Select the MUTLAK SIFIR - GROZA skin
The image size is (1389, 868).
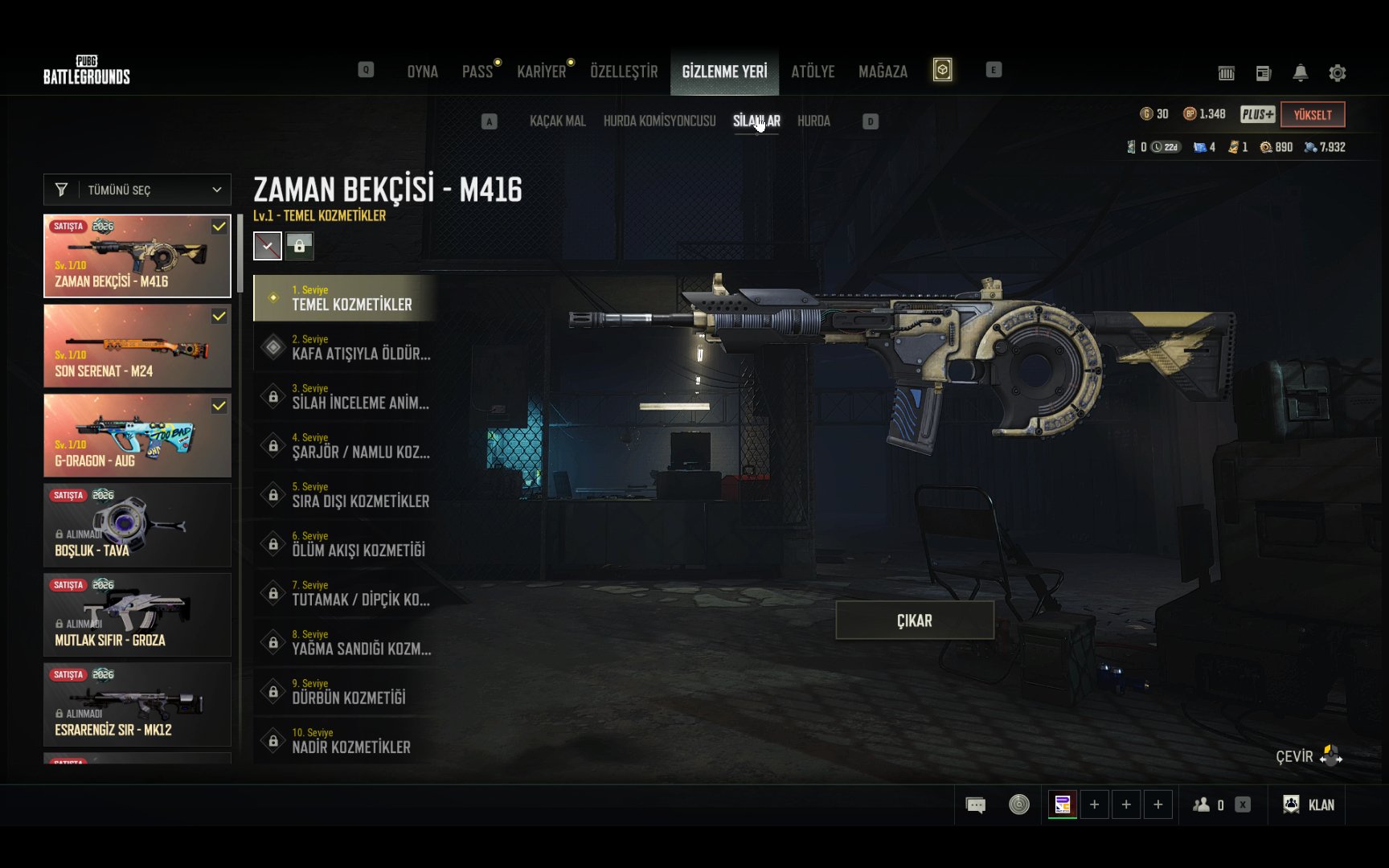tap(137, 615)
